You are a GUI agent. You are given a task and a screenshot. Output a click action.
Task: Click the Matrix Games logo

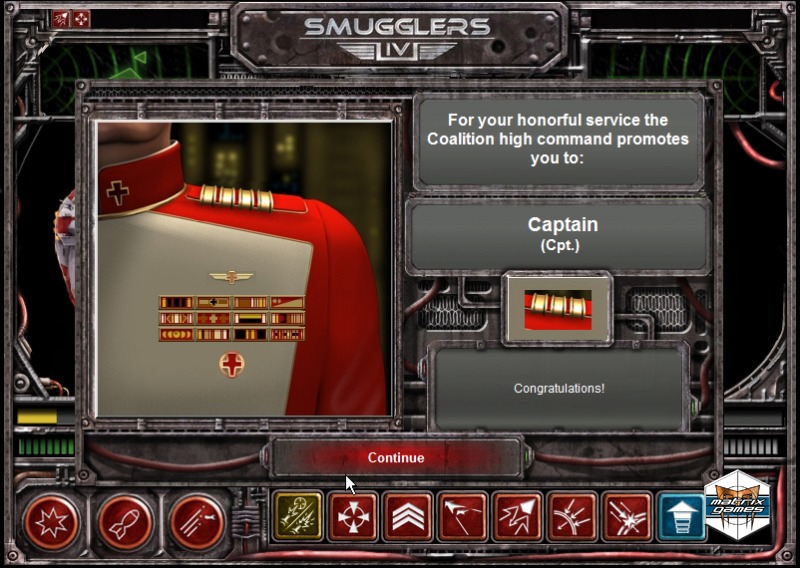pyautogui.click(x=738, y=505)
